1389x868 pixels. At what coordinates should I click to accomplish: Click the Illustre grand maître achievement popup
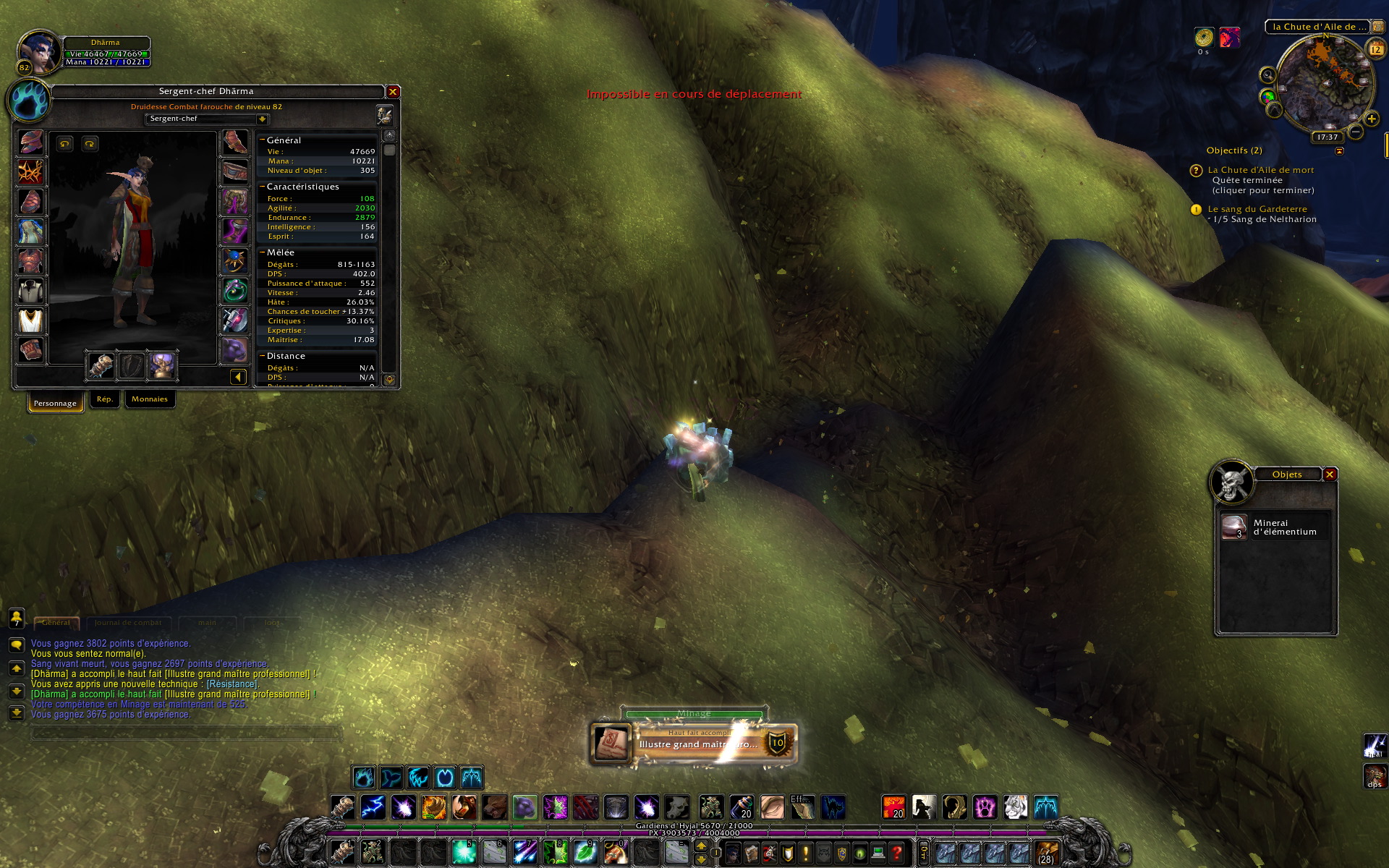(x=694, y=743)
